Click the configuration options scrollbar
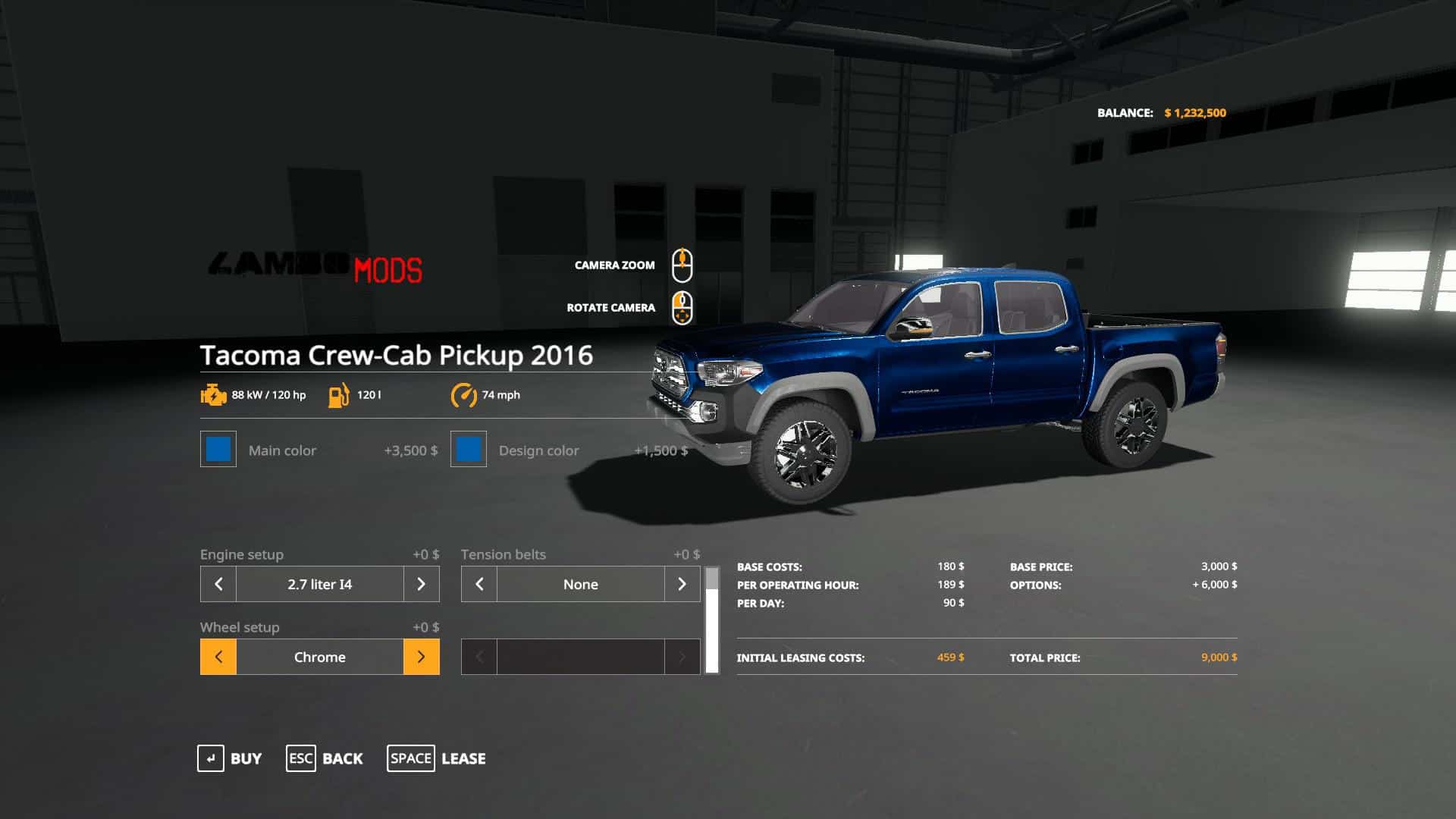 point(712,620)
